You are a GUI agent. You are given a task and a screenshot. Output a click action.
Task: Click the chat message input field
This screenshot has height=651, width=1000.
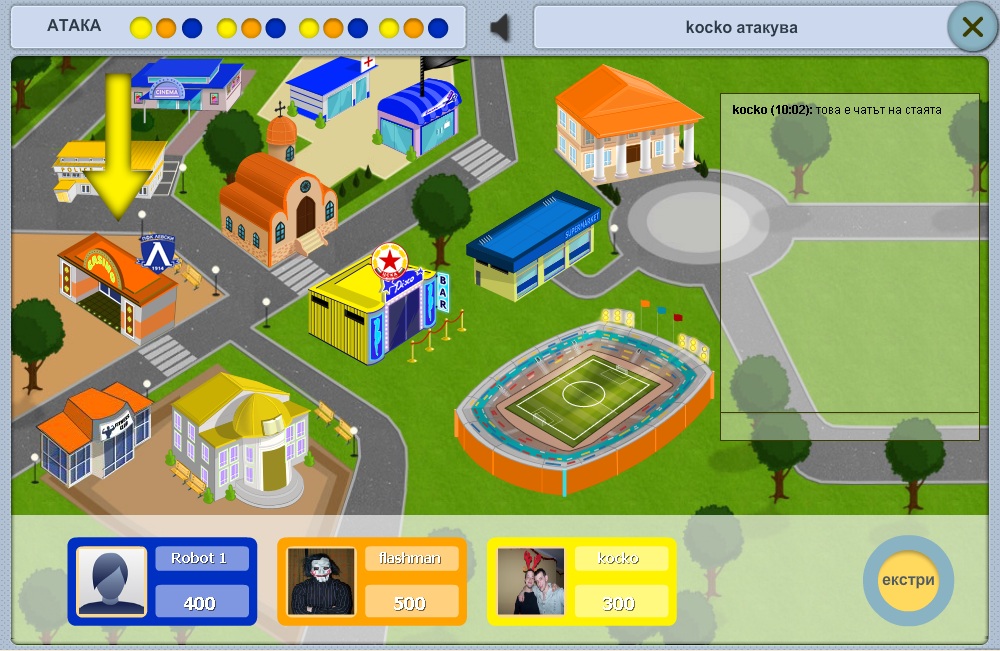(x=849, y=426)
